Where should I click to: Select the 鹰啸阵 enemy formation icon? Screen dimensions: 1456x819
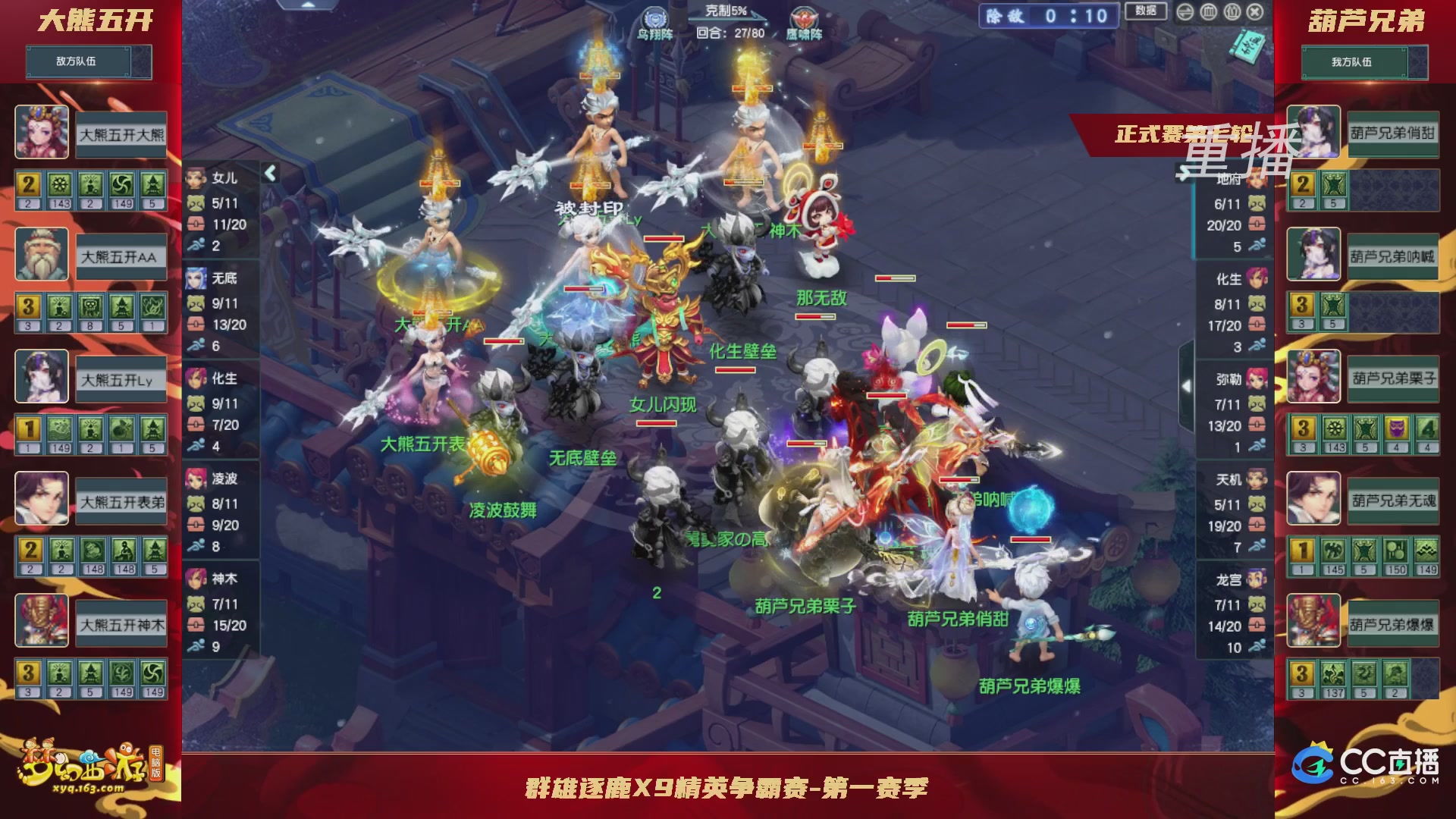805,18
